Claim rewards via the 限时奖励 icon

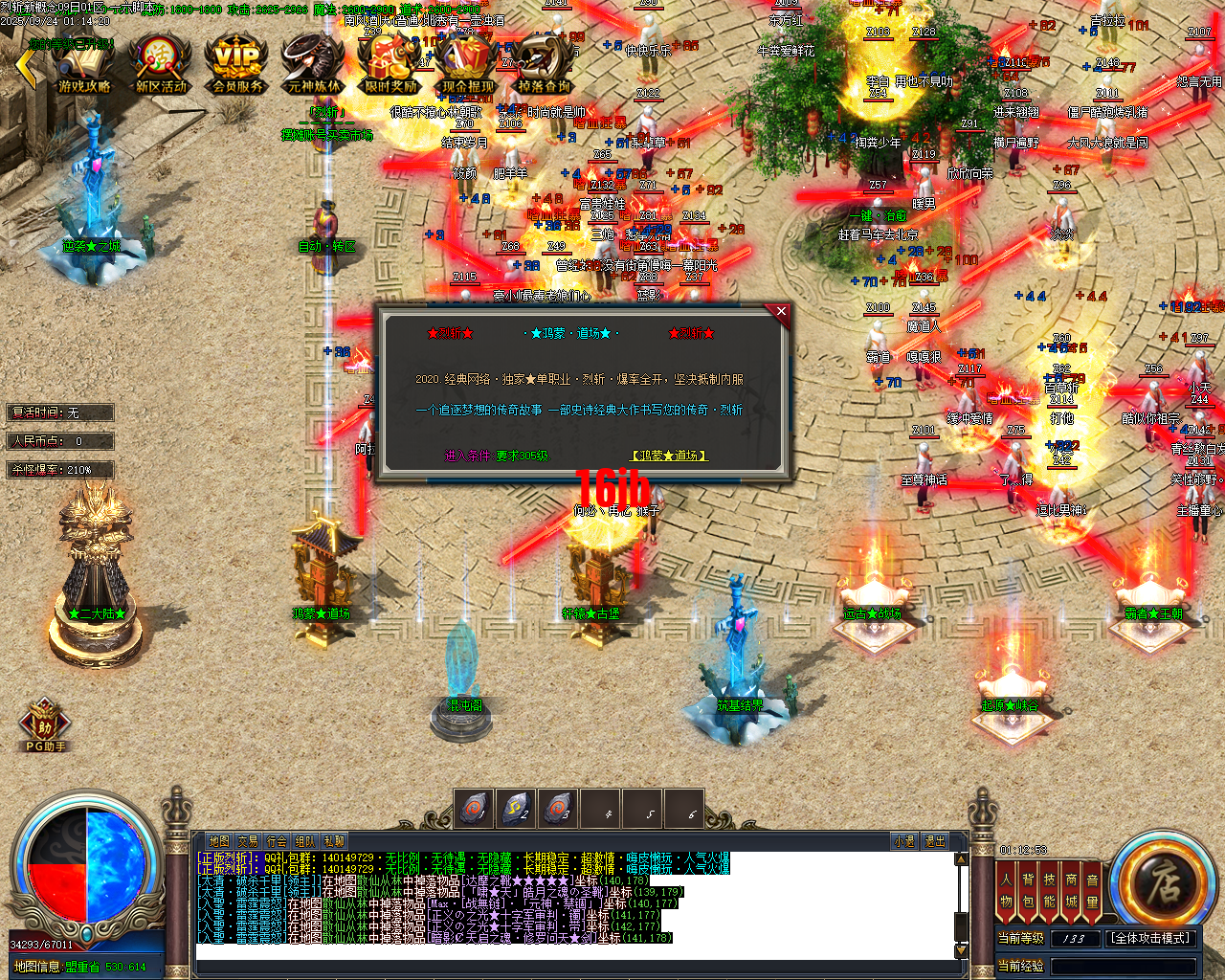point(390,62)
